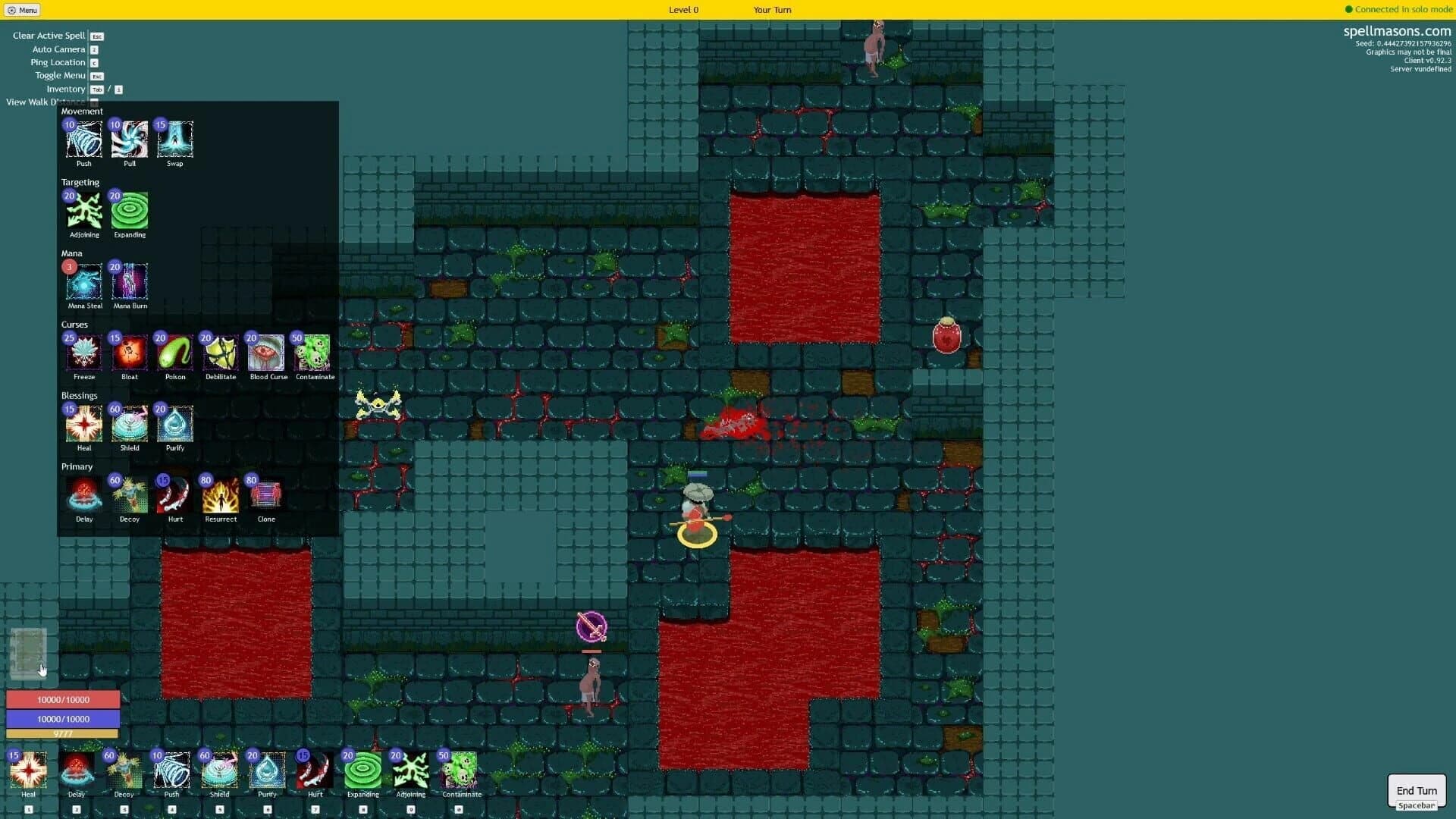The image size is (1456, 819).
Task: Select the Pull movement spell
Action: (129, 140)
